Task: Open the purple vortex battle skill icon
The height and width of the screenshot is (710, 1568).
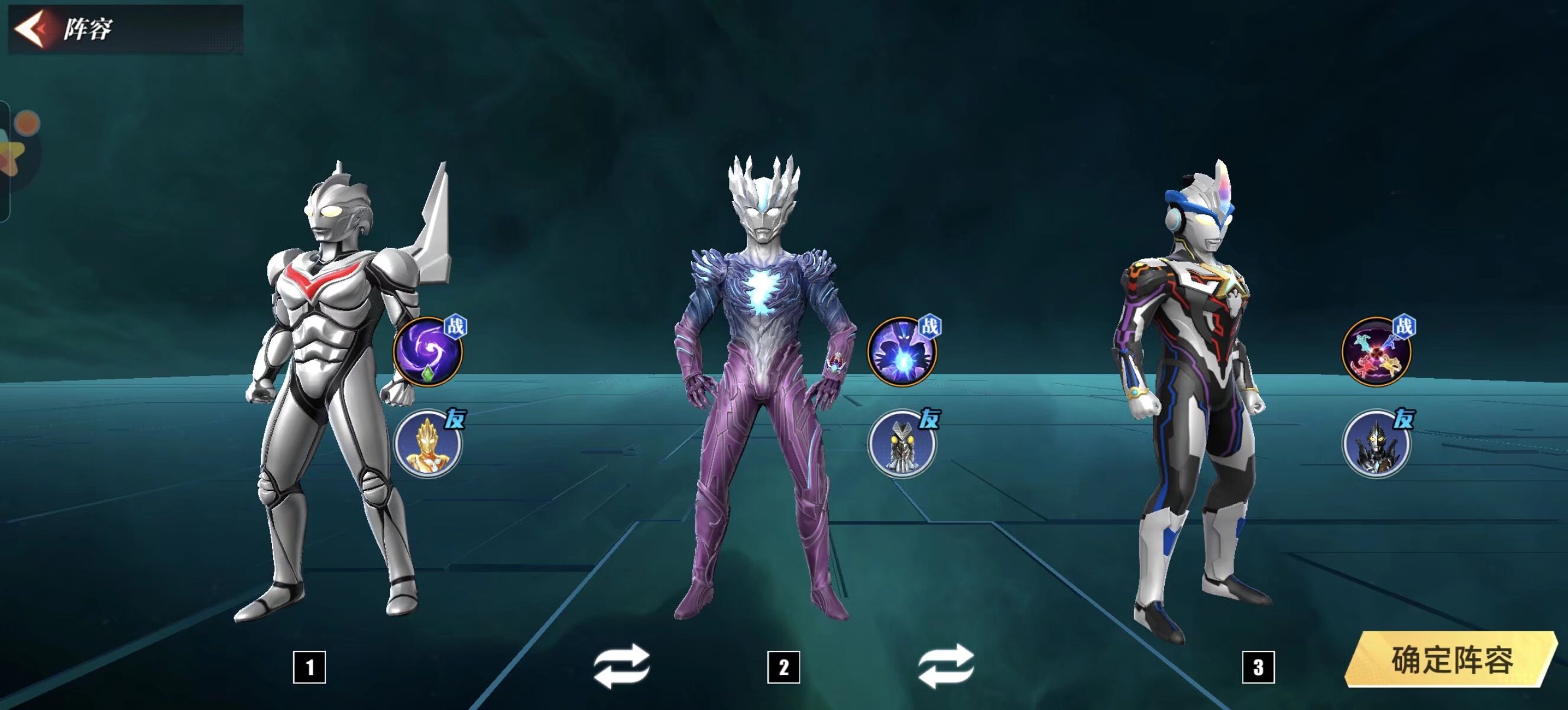Action: pyautogui.click(x=427, y=352)
